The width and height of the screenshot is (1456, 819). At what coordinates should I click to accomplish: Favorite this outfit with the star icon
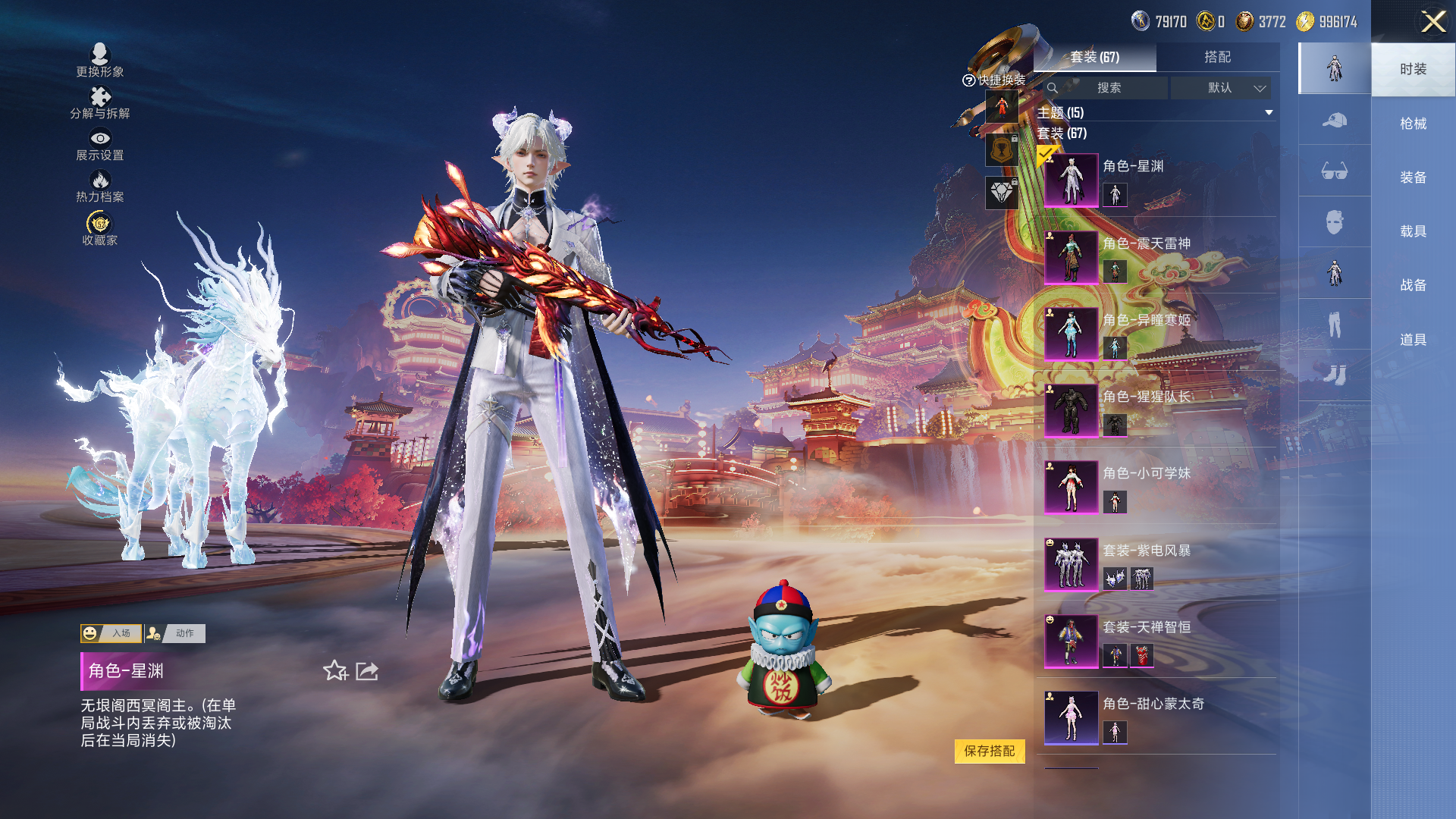[335, 670]
